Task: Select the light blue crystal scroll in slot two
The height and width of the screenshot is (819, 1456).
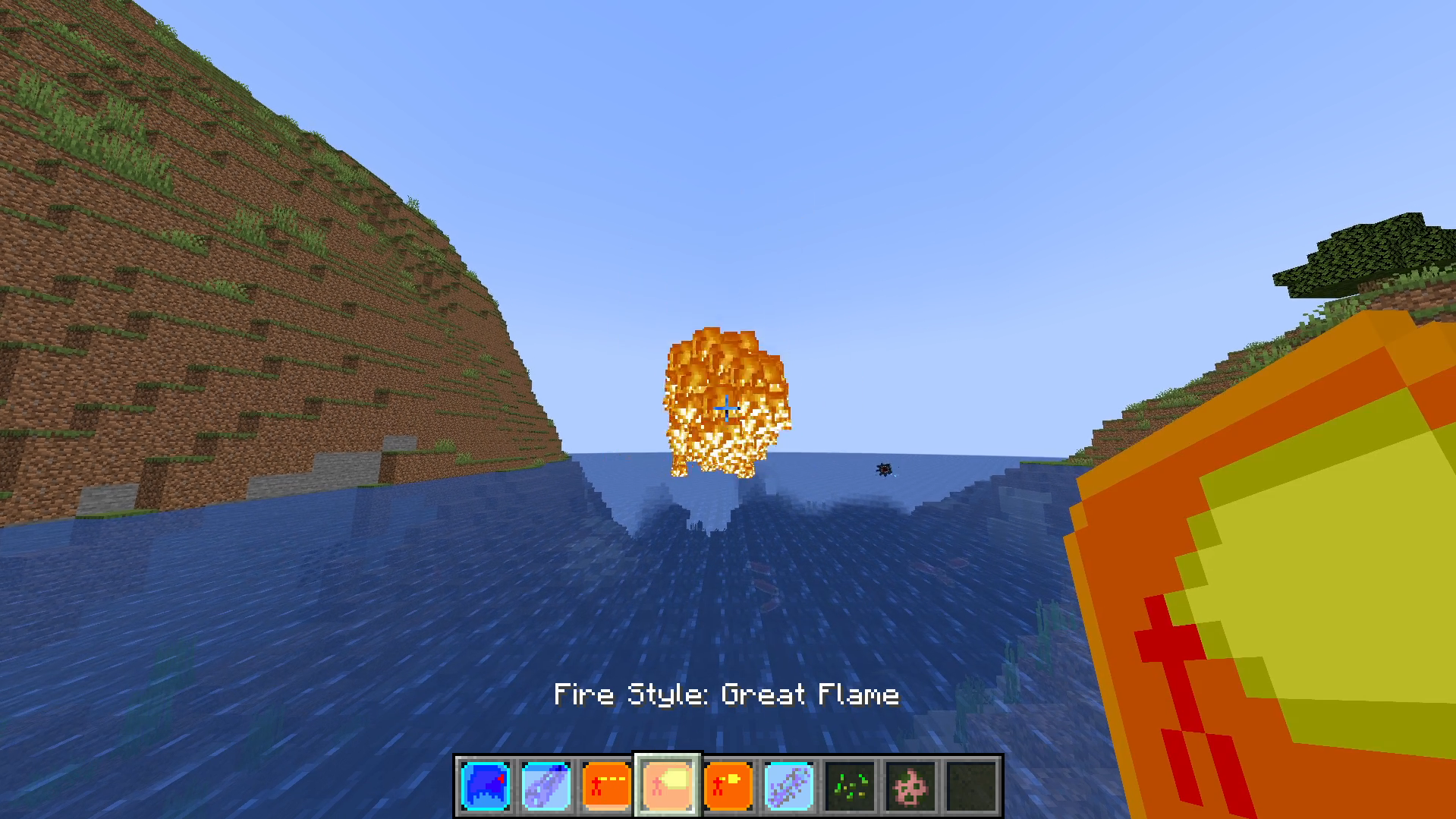Action: coord(546,784)
